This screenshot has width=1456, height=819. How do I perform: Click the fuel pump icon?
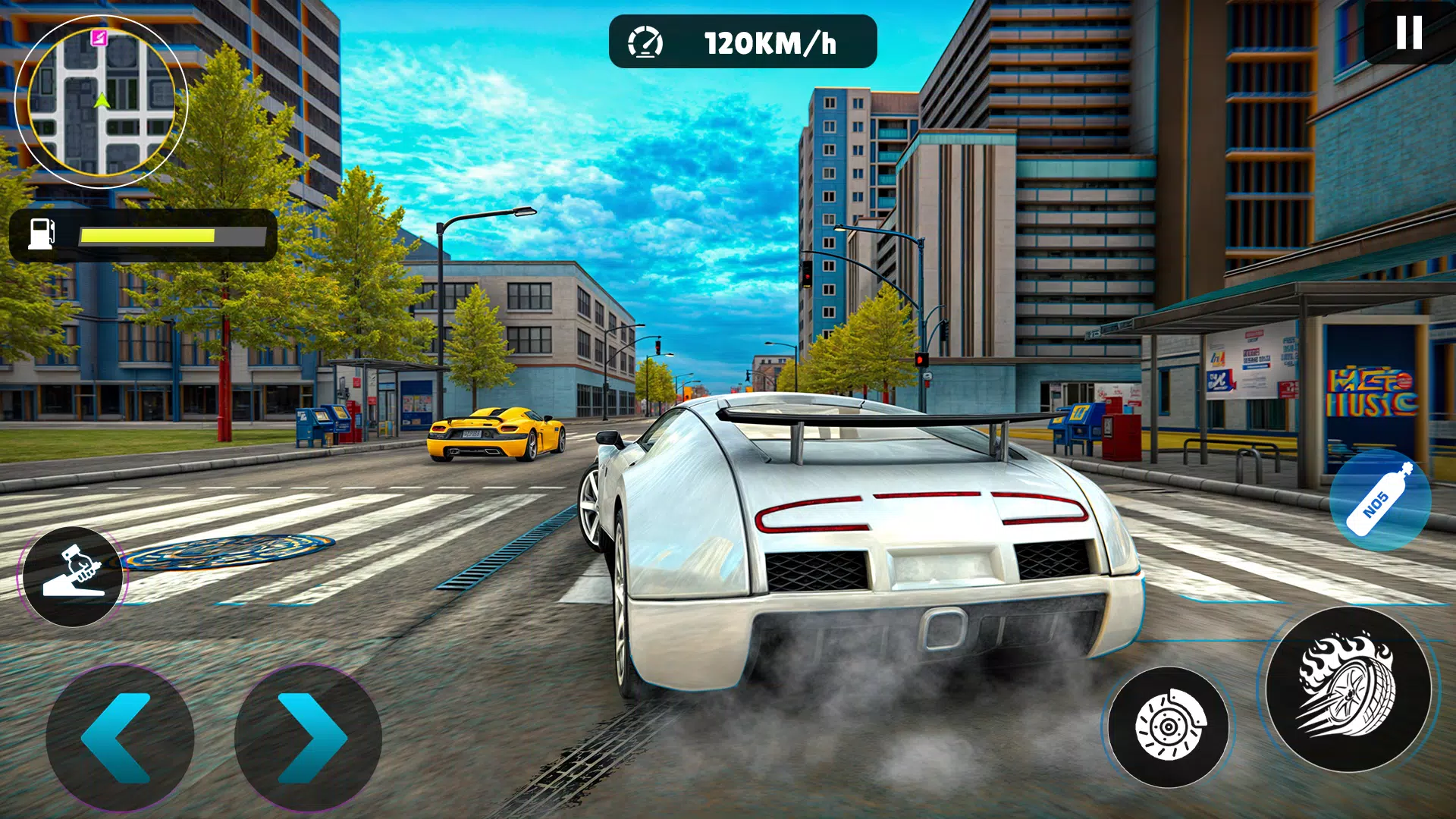point(40,233)
